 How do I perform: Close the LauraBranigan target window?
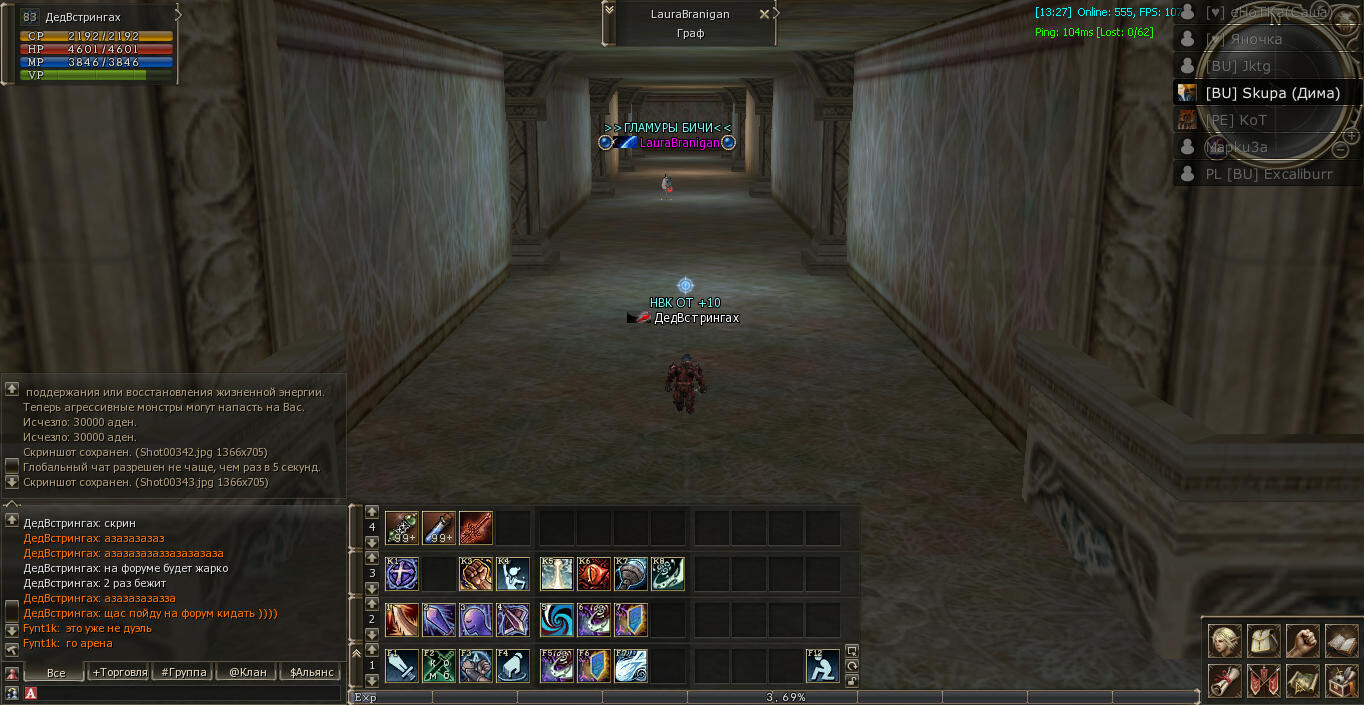[x=765, y=14]
